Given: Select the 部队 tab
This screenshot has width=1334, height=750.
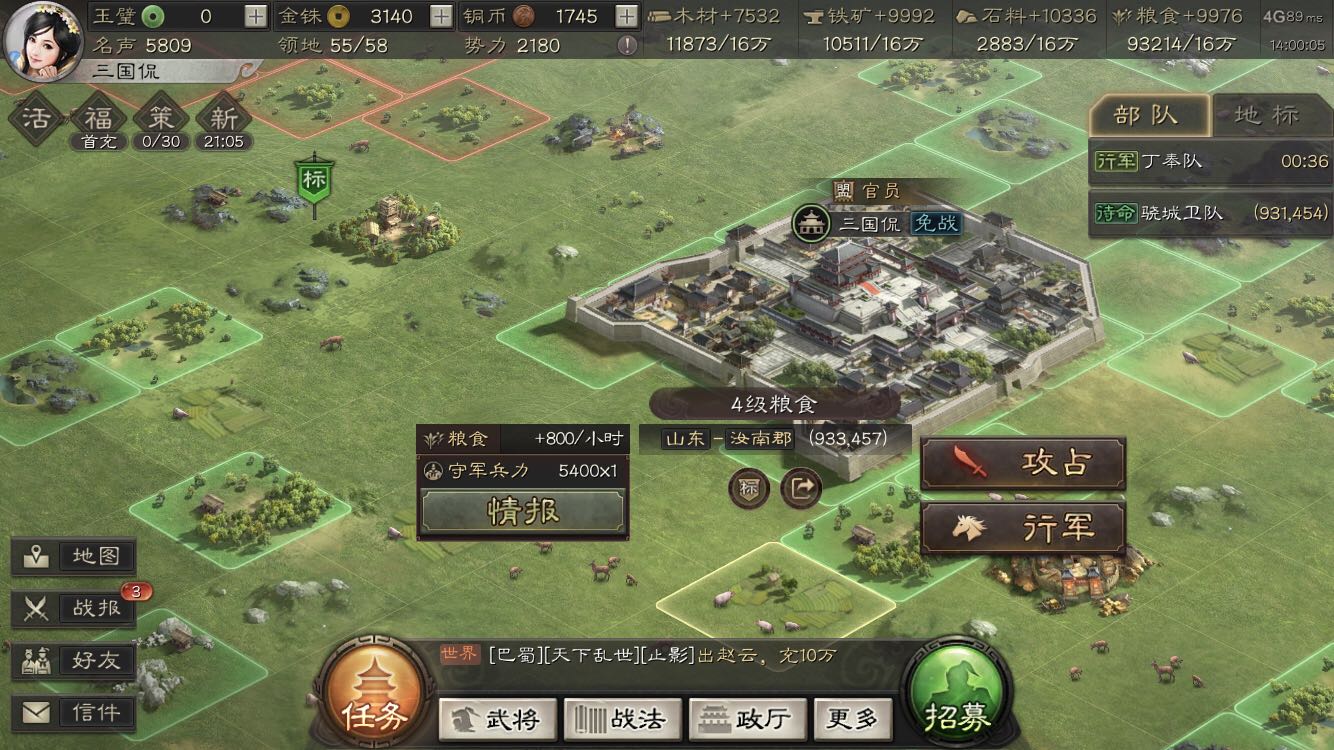Looking at the screenshot, I should coord(1152,115).
